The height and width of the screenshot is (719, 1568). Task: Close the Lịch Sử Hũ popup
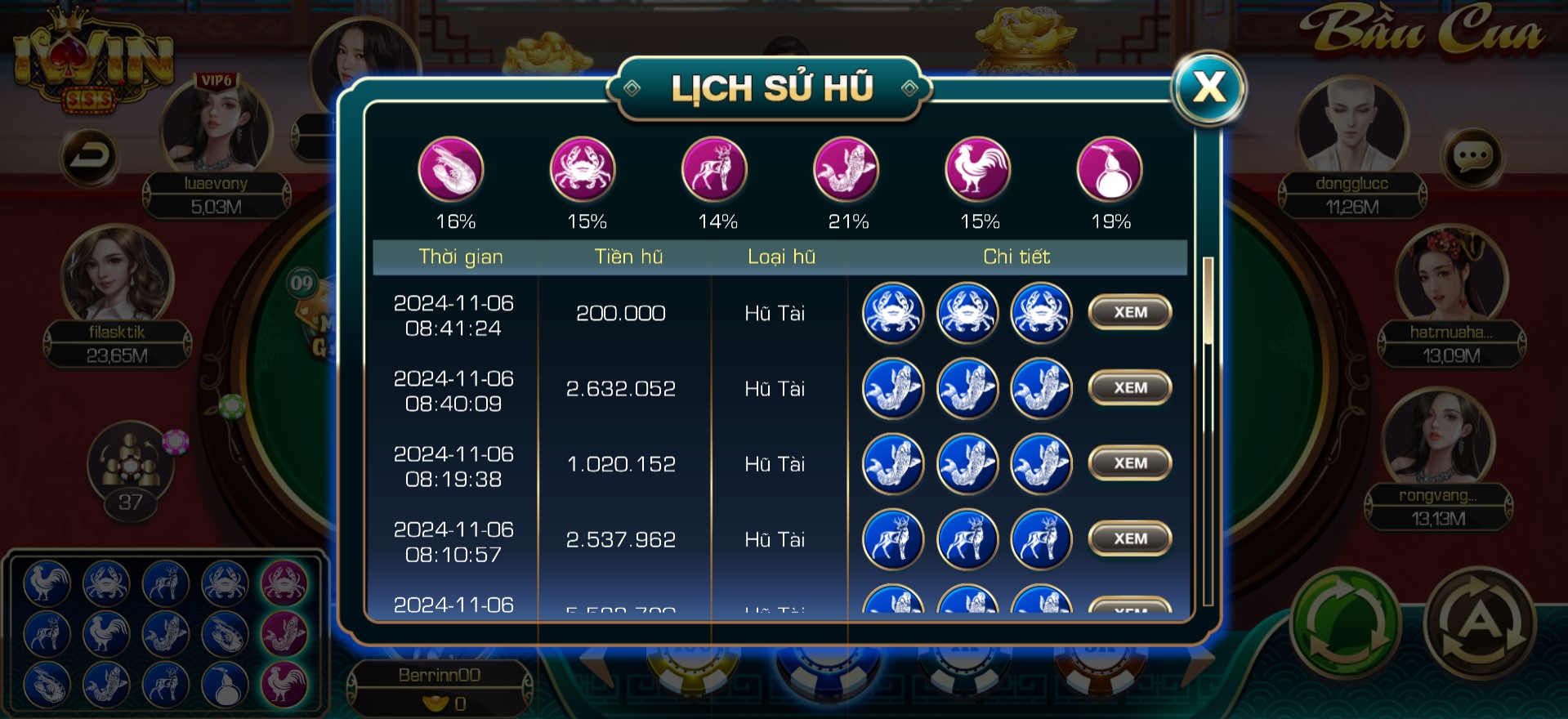pos(1208,87)
